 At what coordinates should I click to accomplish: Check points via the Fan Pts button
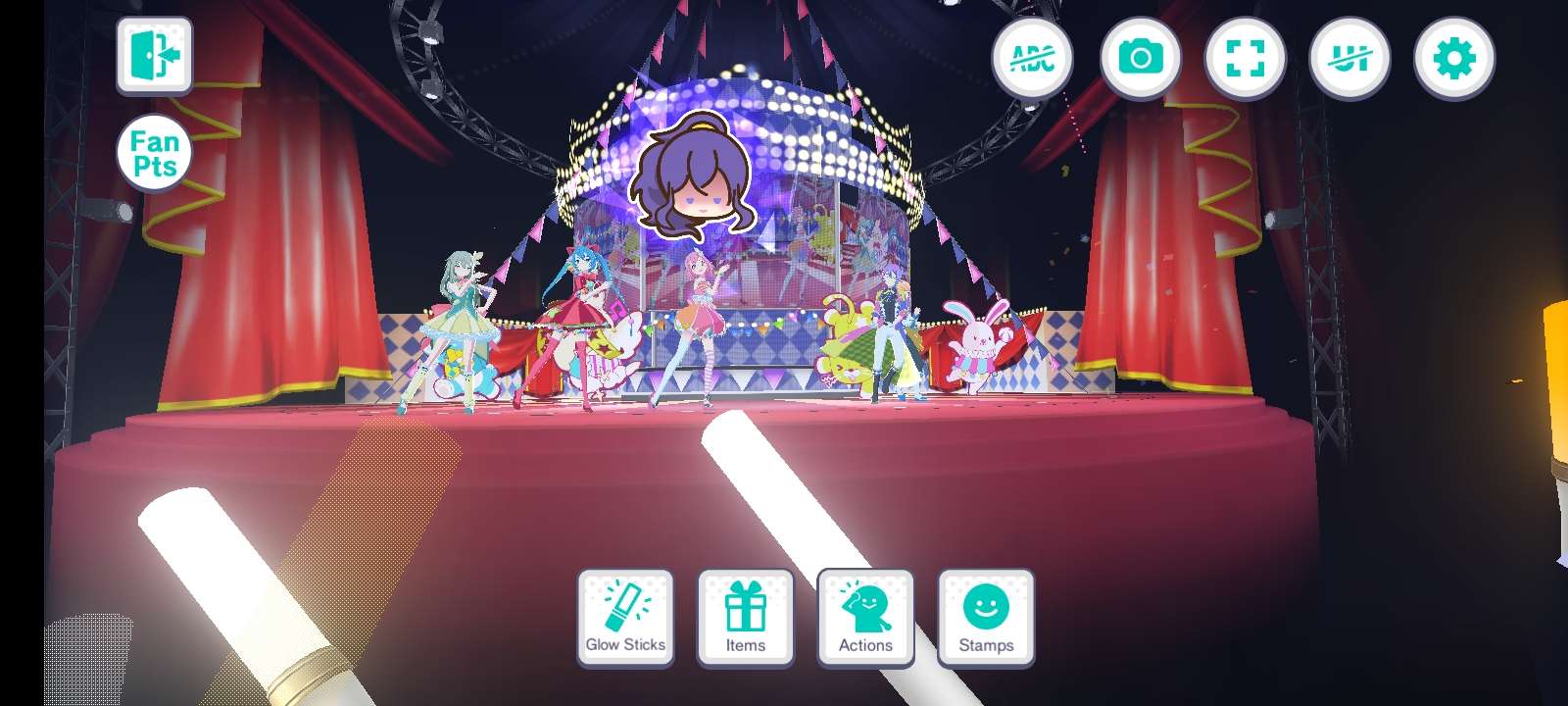click(x=153, y=154)
